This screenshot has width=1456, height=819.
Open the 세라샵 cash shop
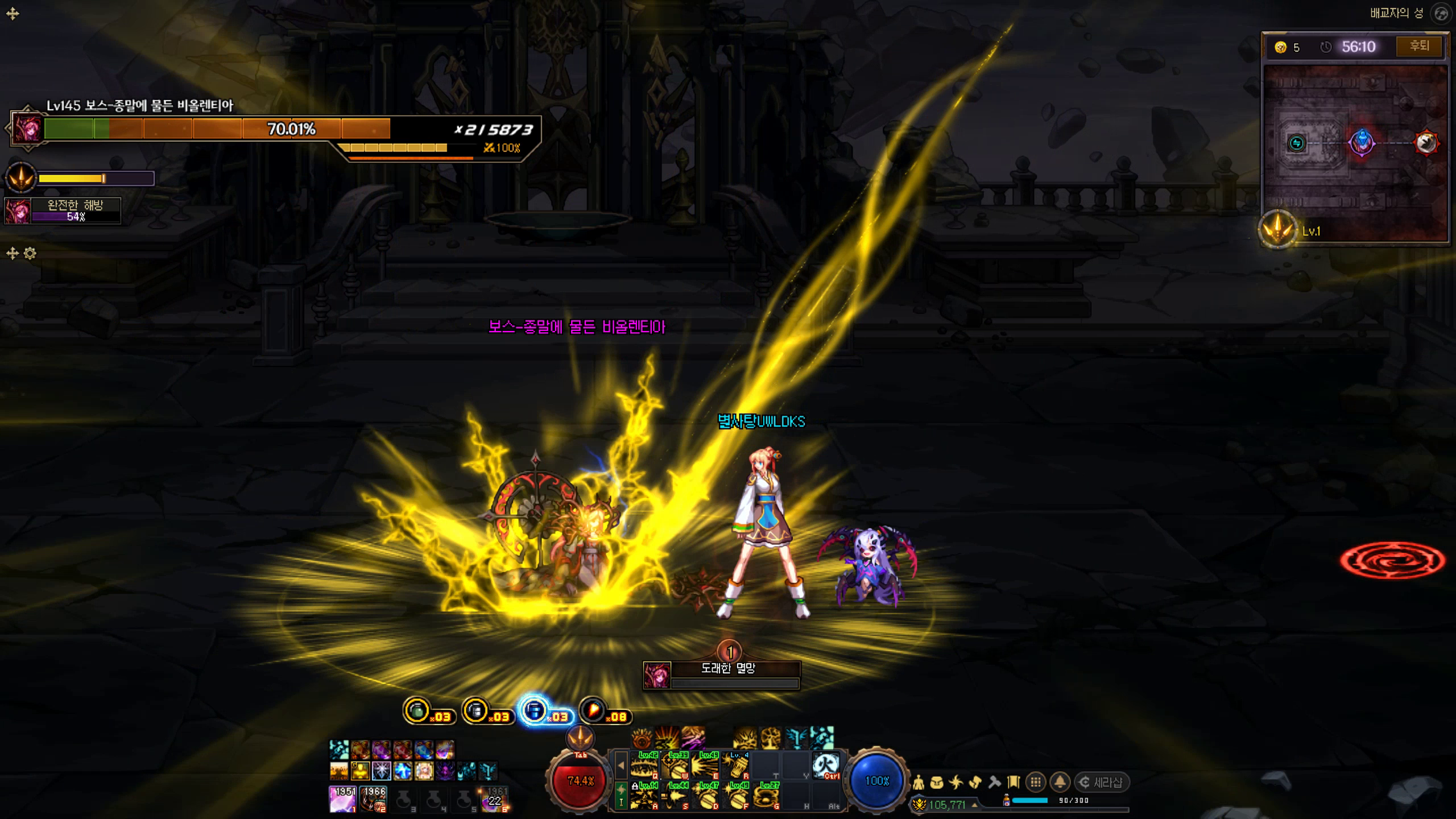pos(1103,783)
